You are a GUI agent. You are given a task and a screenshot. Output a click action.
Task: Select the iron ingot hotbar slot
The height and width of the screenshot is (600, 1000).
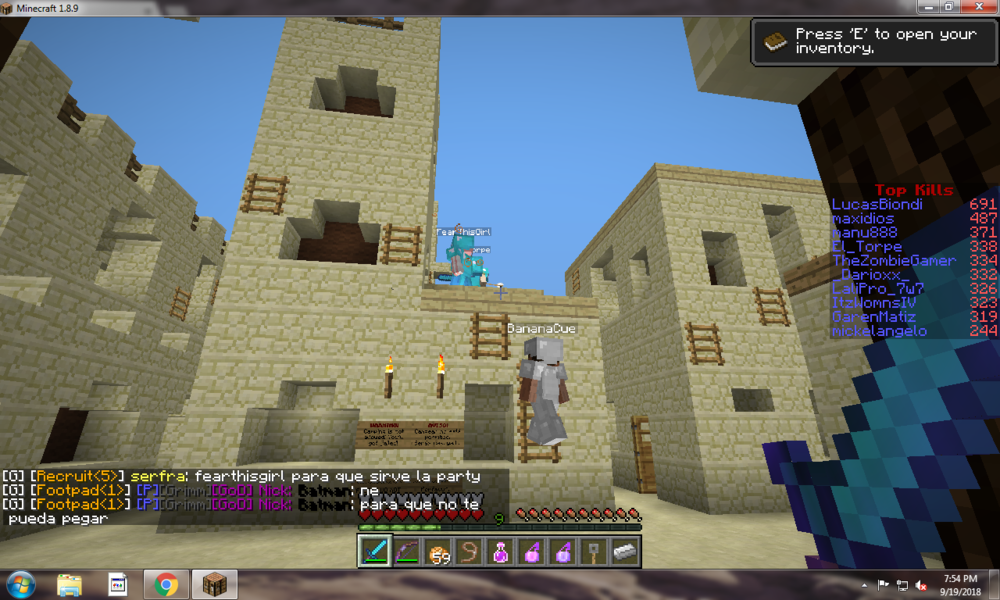(x=624, y=551)
